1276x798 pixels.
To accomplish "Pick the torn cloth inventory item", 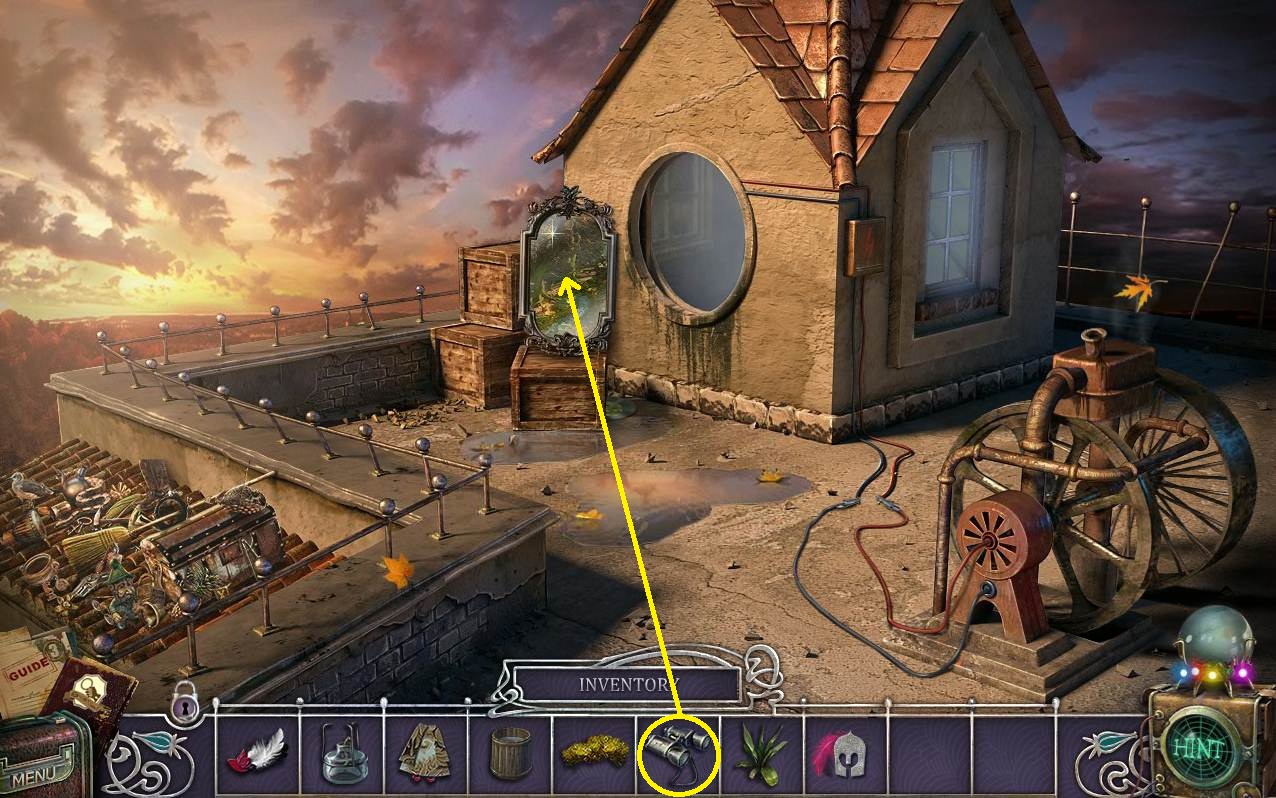I will (x=425, y=753).
